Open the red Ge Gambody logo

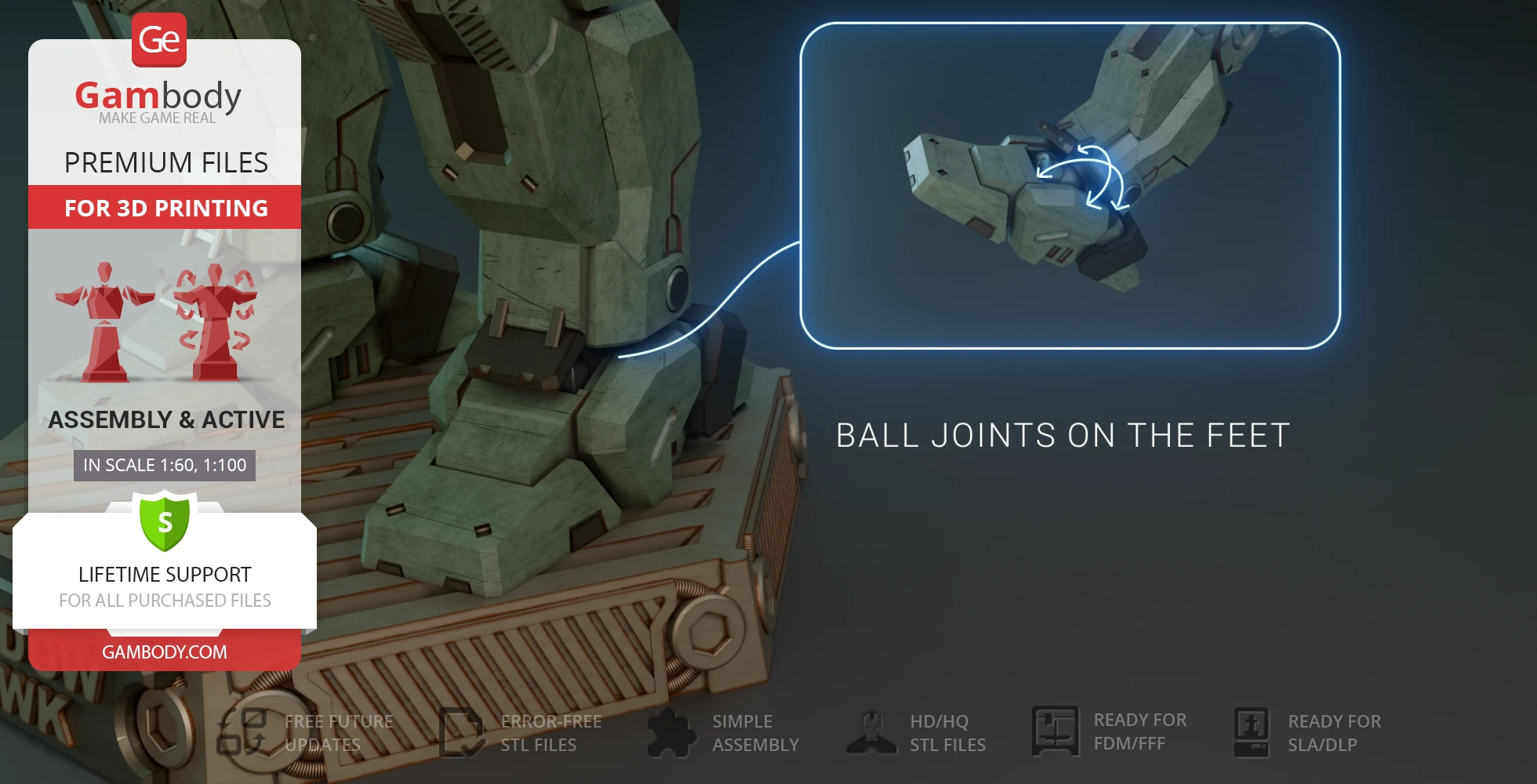(159, 40)
